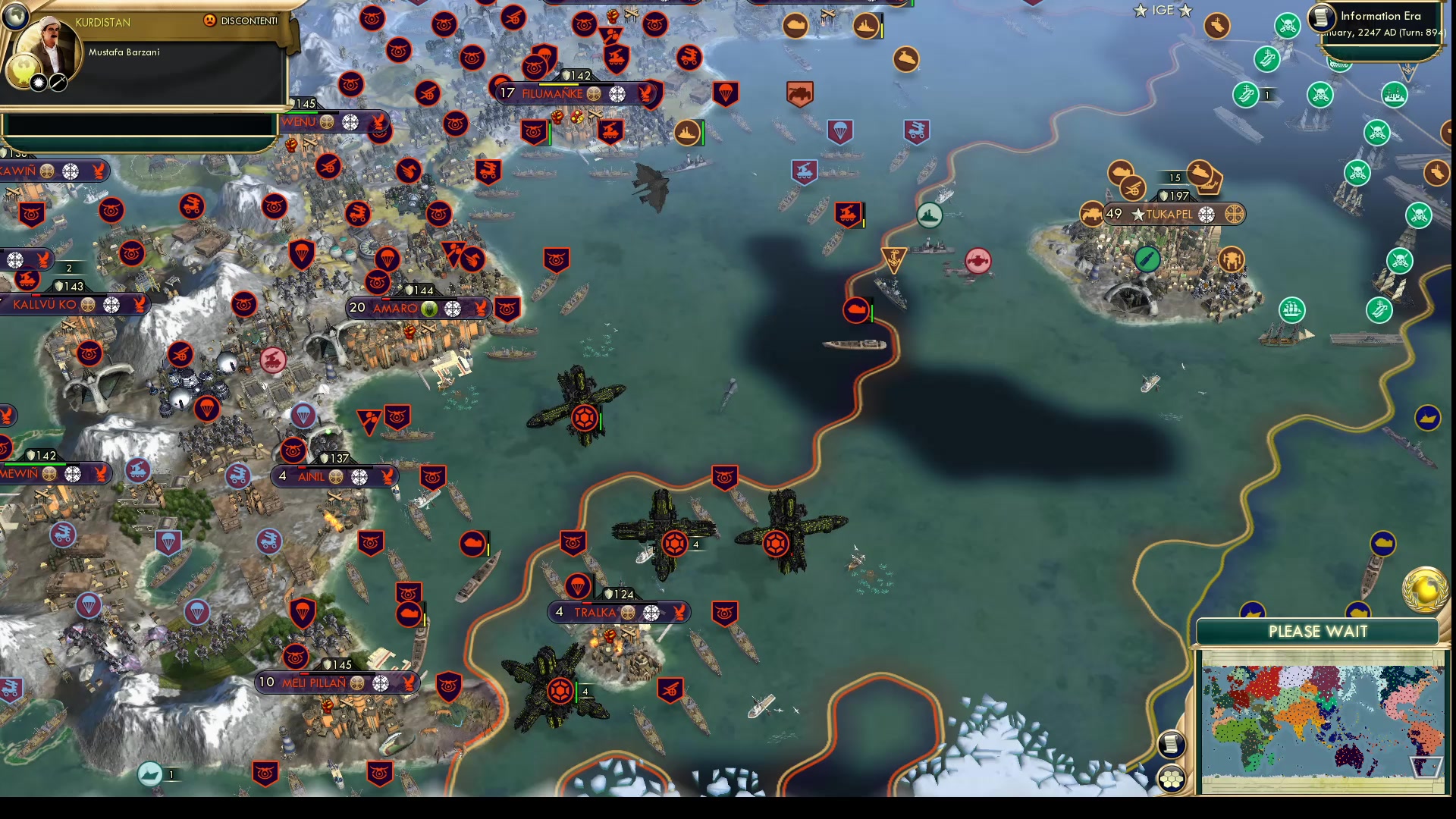Open the notification log scroll icon above the minimap
The image size is (1456, 819).
tap(1172, 745)
